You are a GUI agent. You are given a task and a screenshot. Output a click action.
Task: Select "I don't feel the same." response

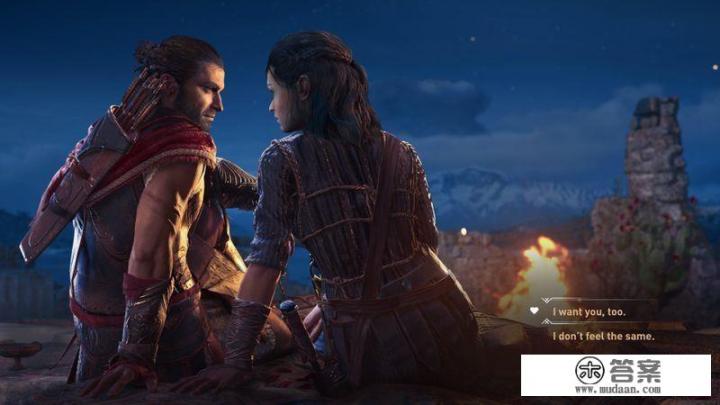coord(603,337)
